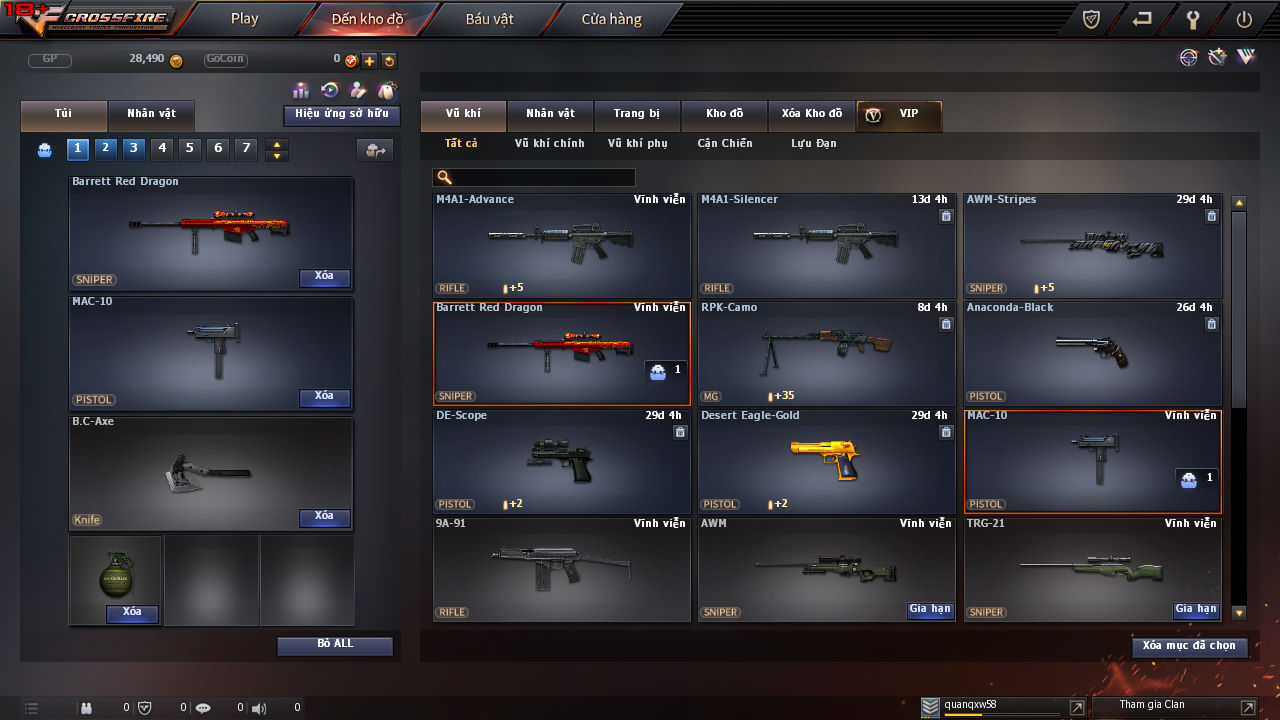Open the VIP tab
Screen dimensions: 1280x720
[x=898, y=115]
